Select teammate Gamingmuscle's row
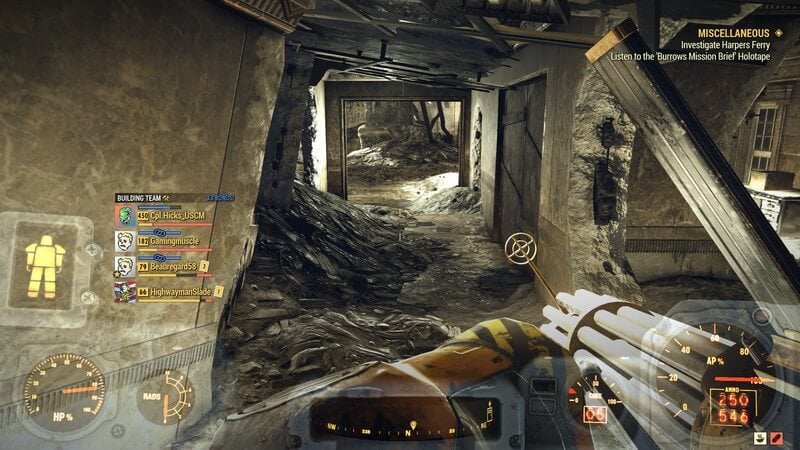The width and height of the screenshot is (800, 450). coord(174,241)
